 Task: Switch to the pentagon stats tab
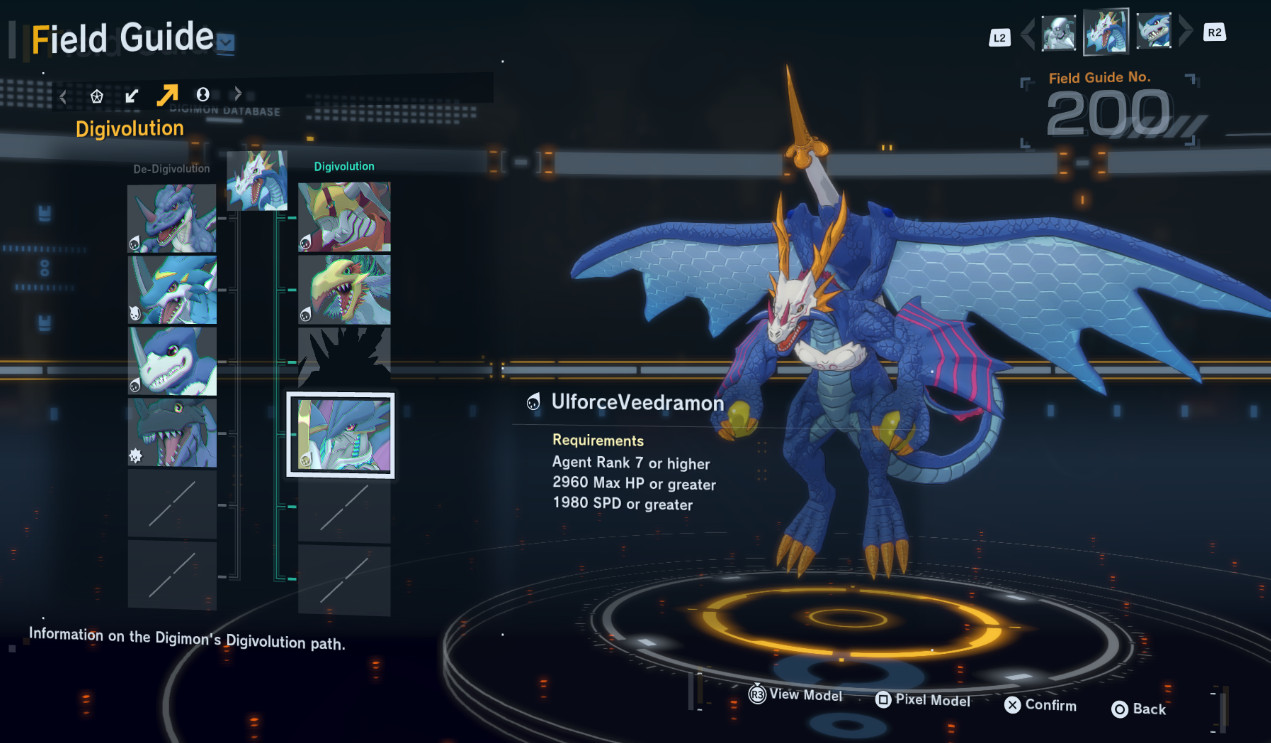pyautogui.click(x=97, y=96)
